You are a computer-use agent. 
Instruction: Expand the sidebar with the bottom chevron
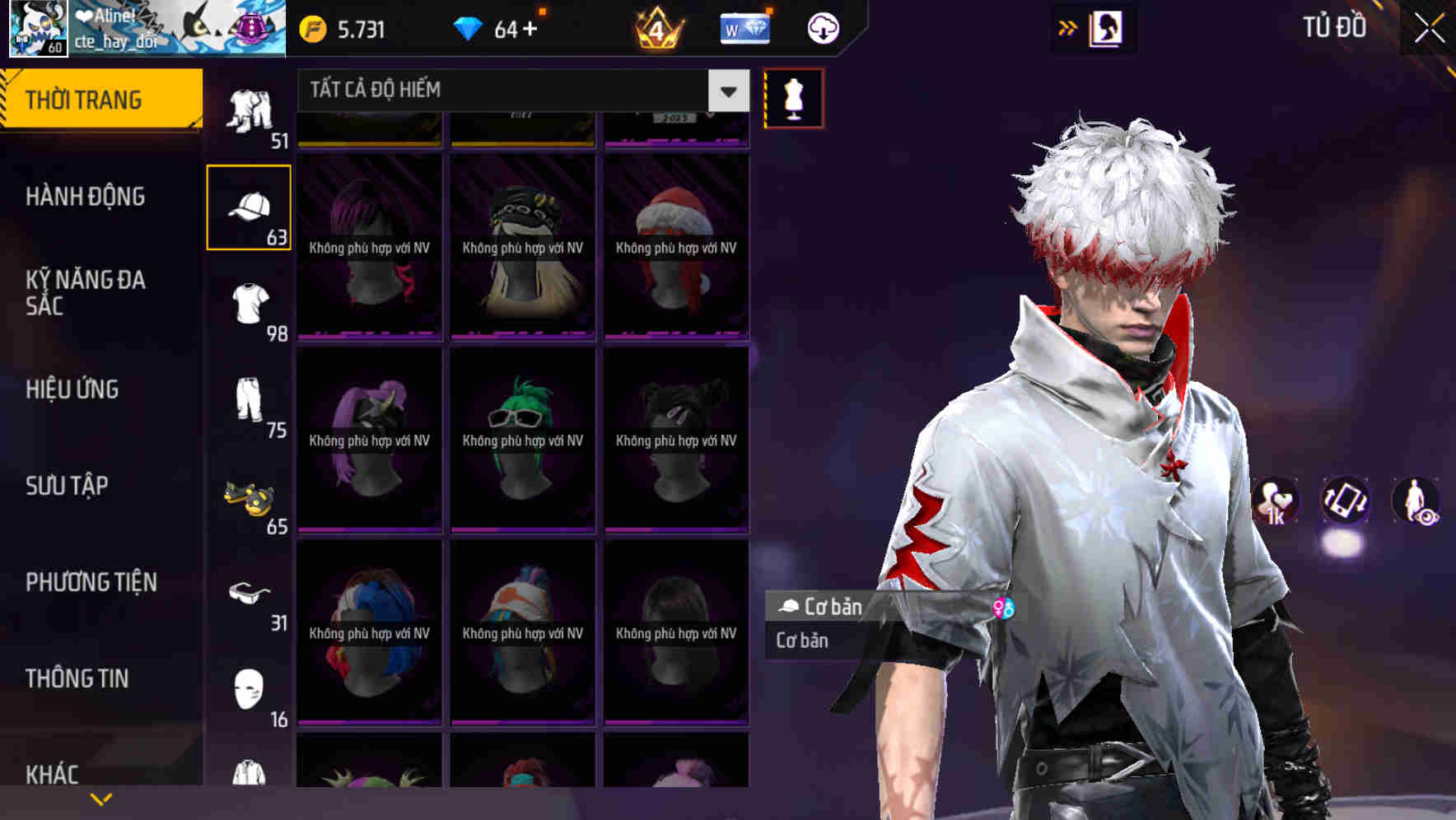click(102, 797)
